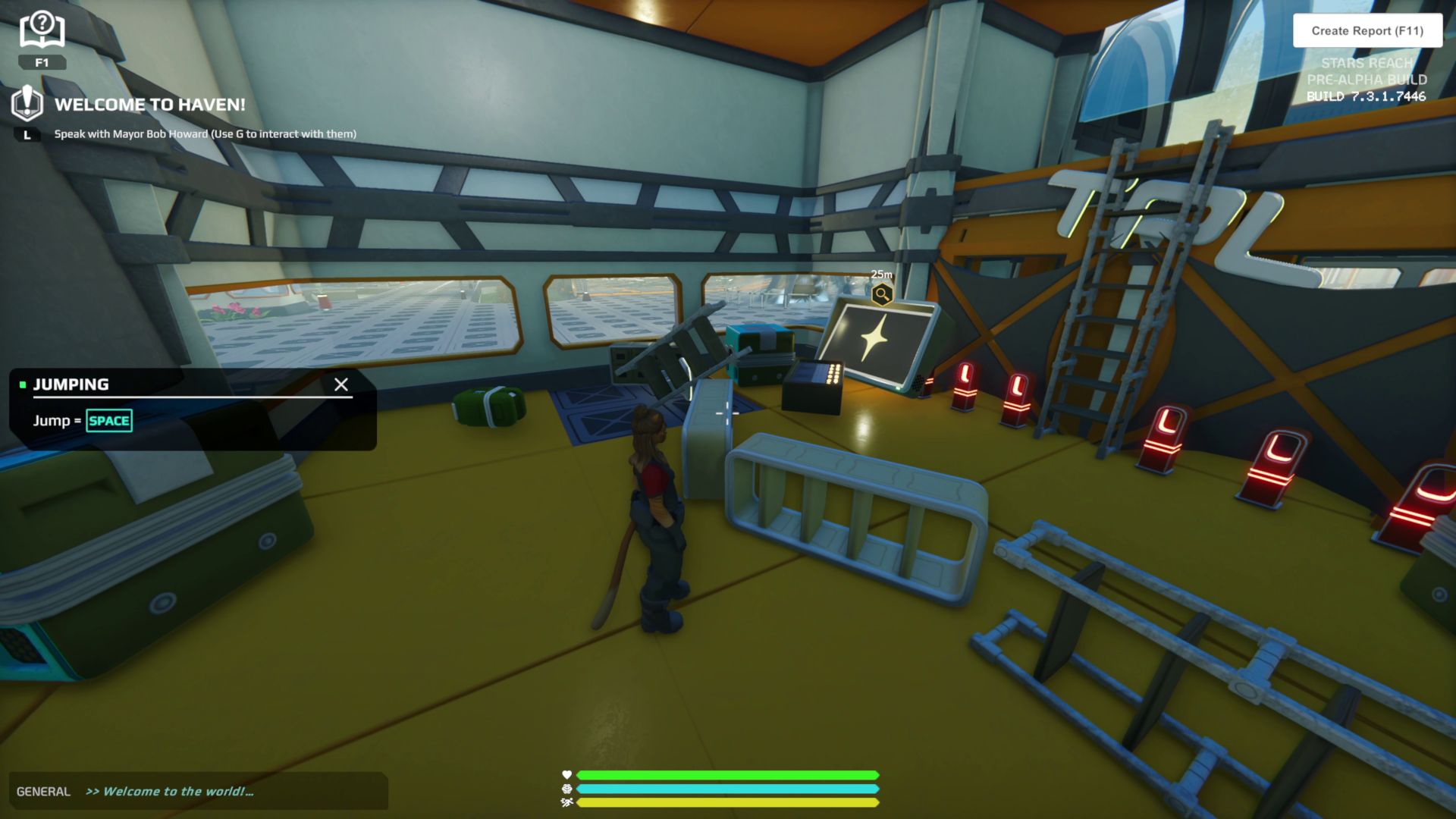Open the General chat box
The height and width of the screenshot is (819, 1456).
click(197, 791)
